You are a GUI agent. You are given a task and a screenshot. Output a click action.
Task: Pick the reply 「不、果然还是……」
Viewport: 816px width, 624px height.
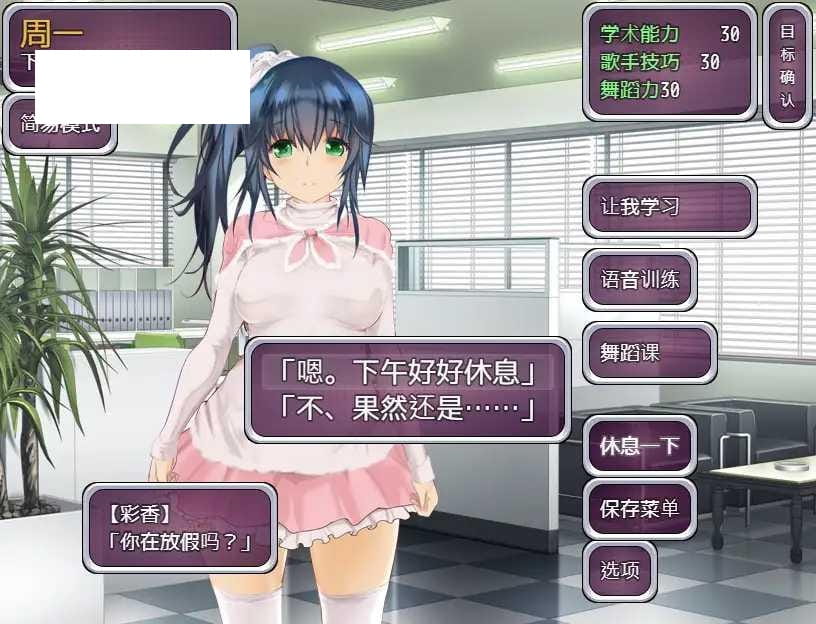pos(407,408)
